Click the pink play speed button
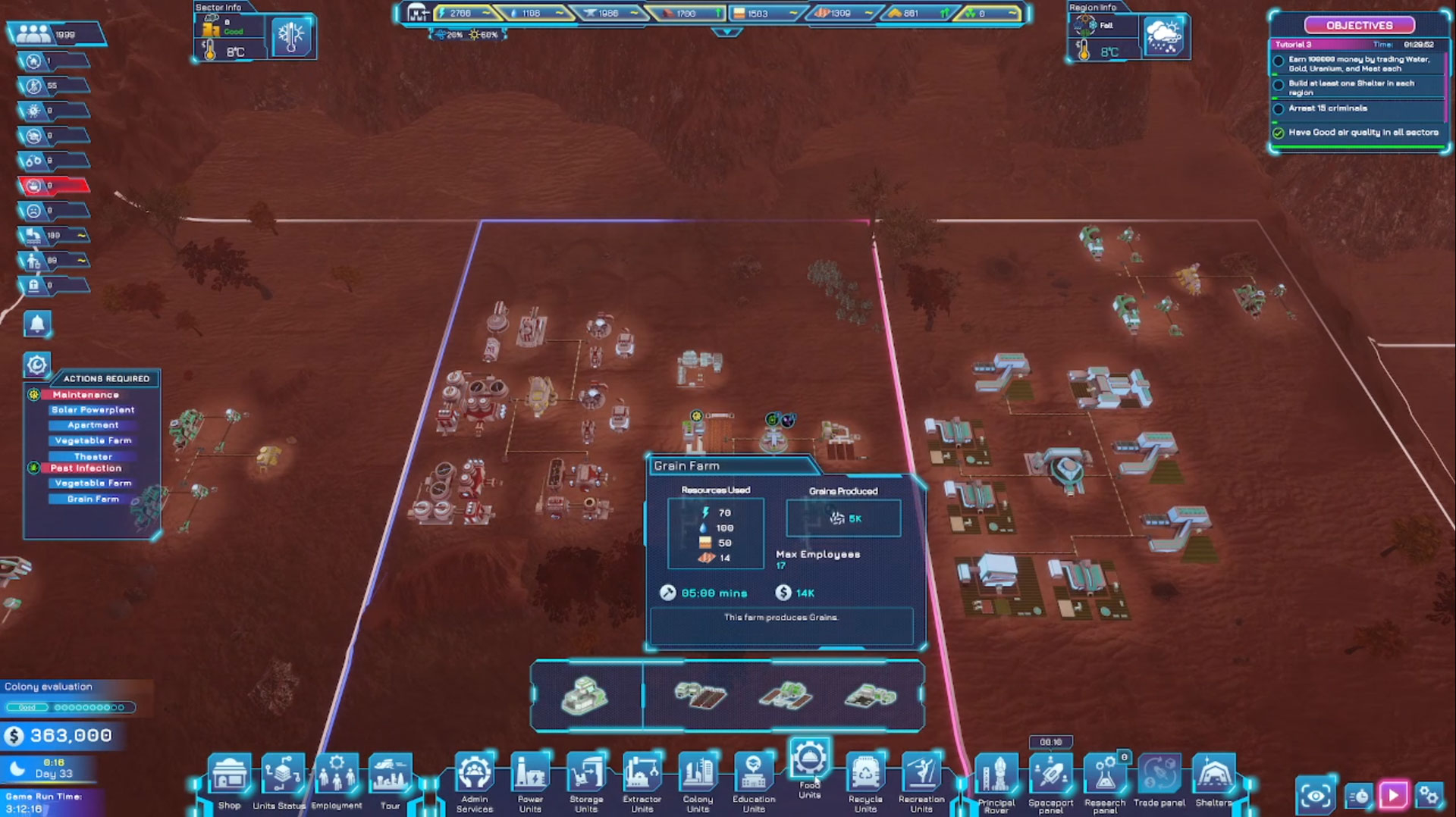Image resolution: width=1456 pixels, height=817 pixels. click(1393, 795)
